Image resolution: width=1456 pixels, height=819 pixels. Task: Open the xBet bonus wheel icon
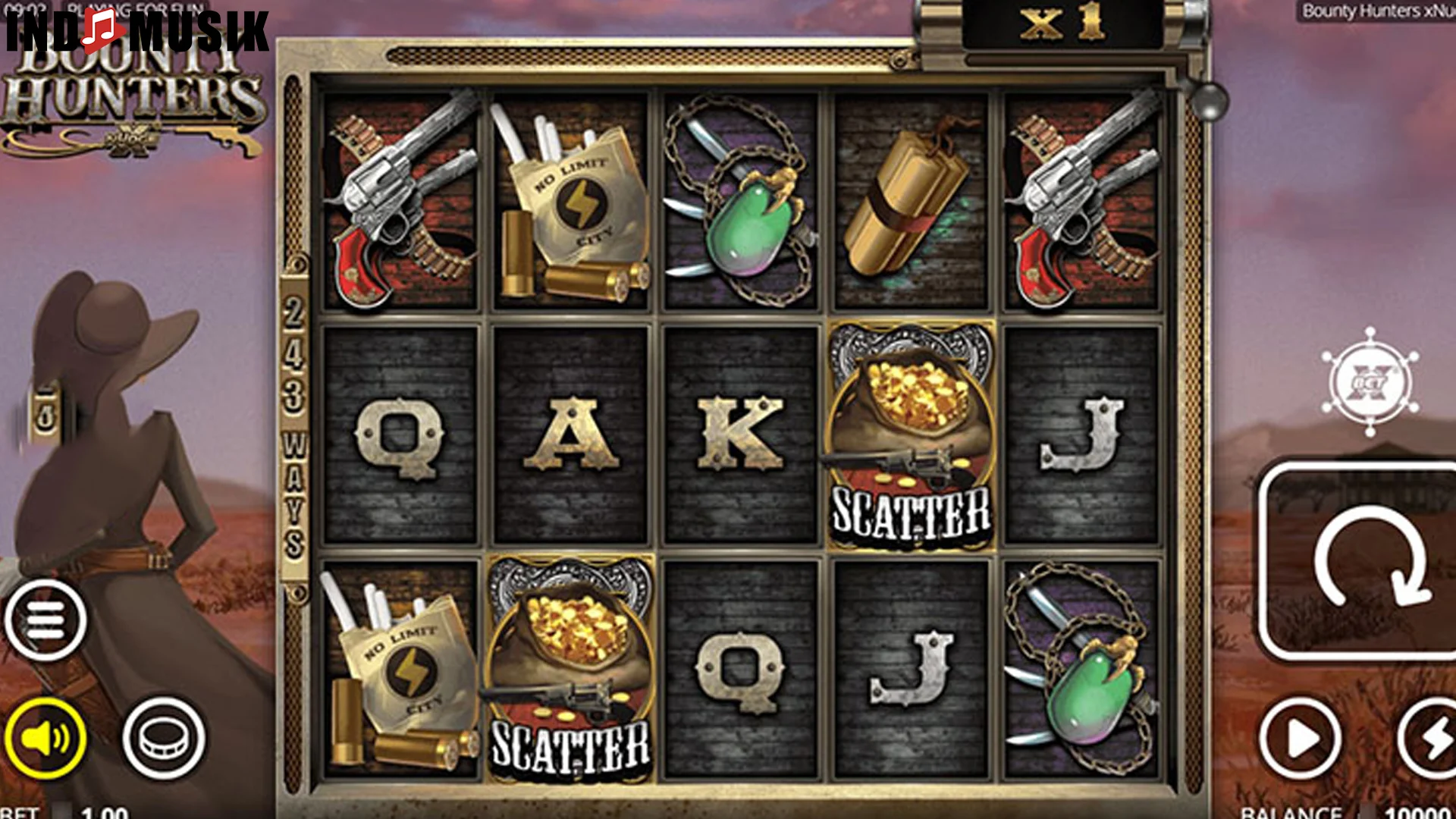coord(1370,381)
